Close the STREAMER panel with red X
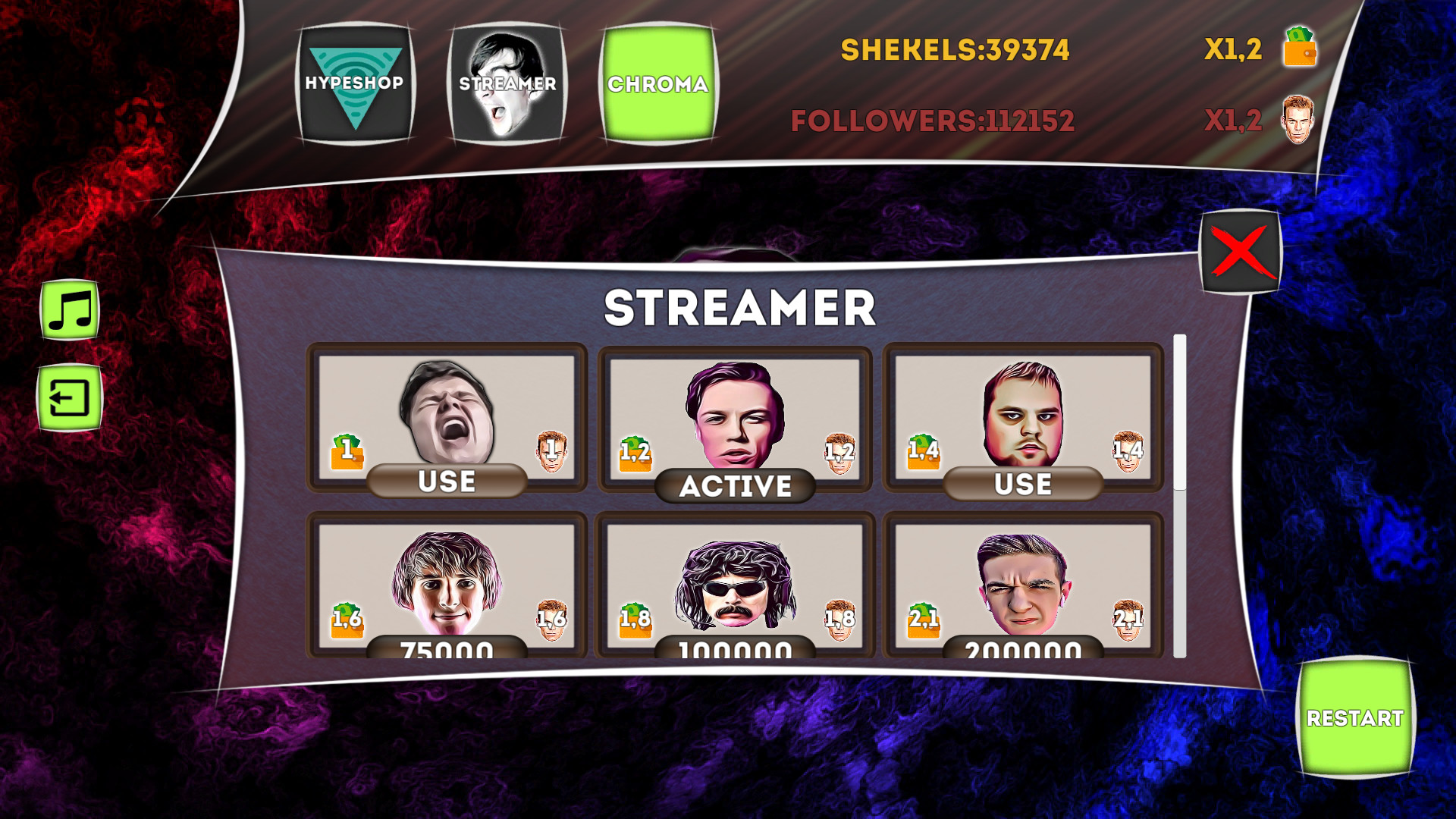 pos(1238,250)
